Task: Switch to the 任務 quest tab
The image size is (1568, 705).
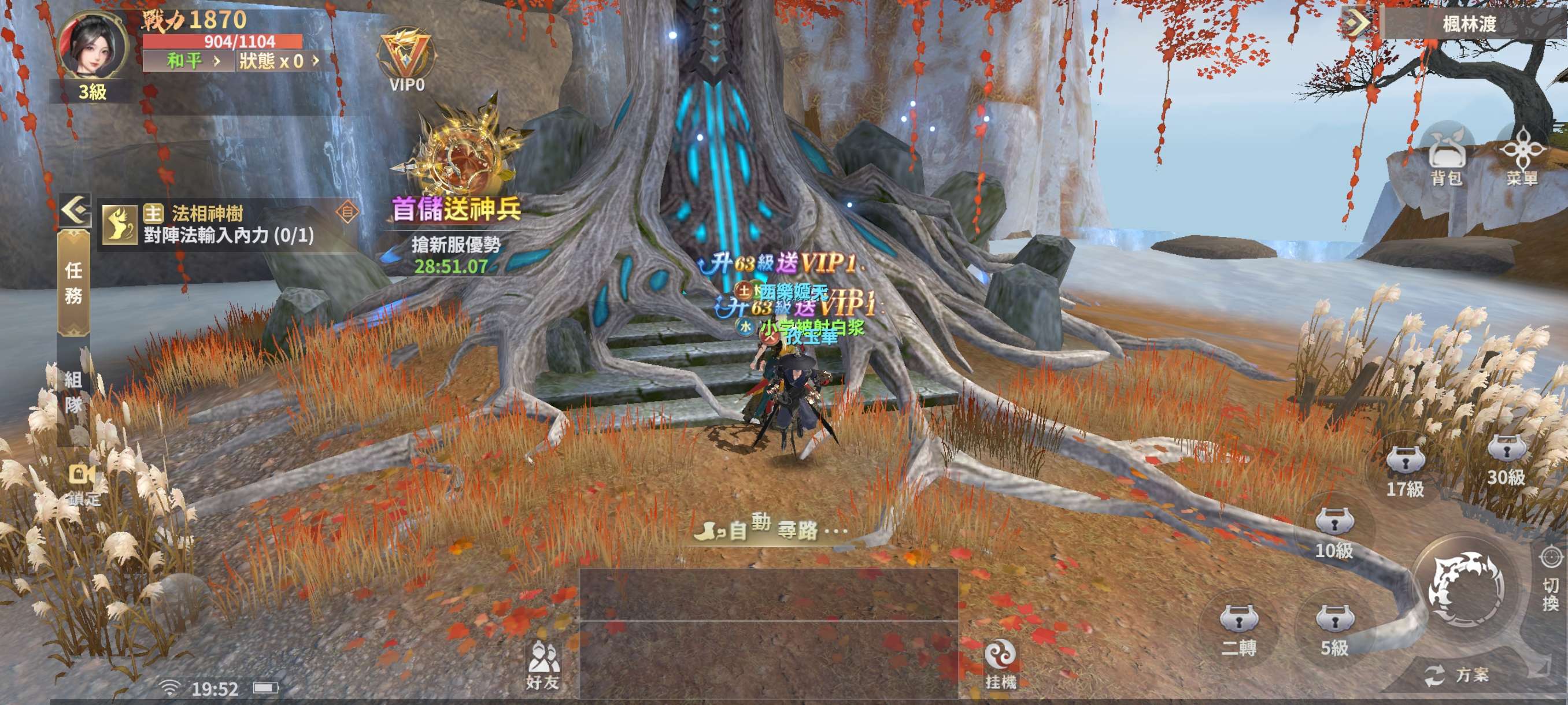Action: tap(73, 283)
